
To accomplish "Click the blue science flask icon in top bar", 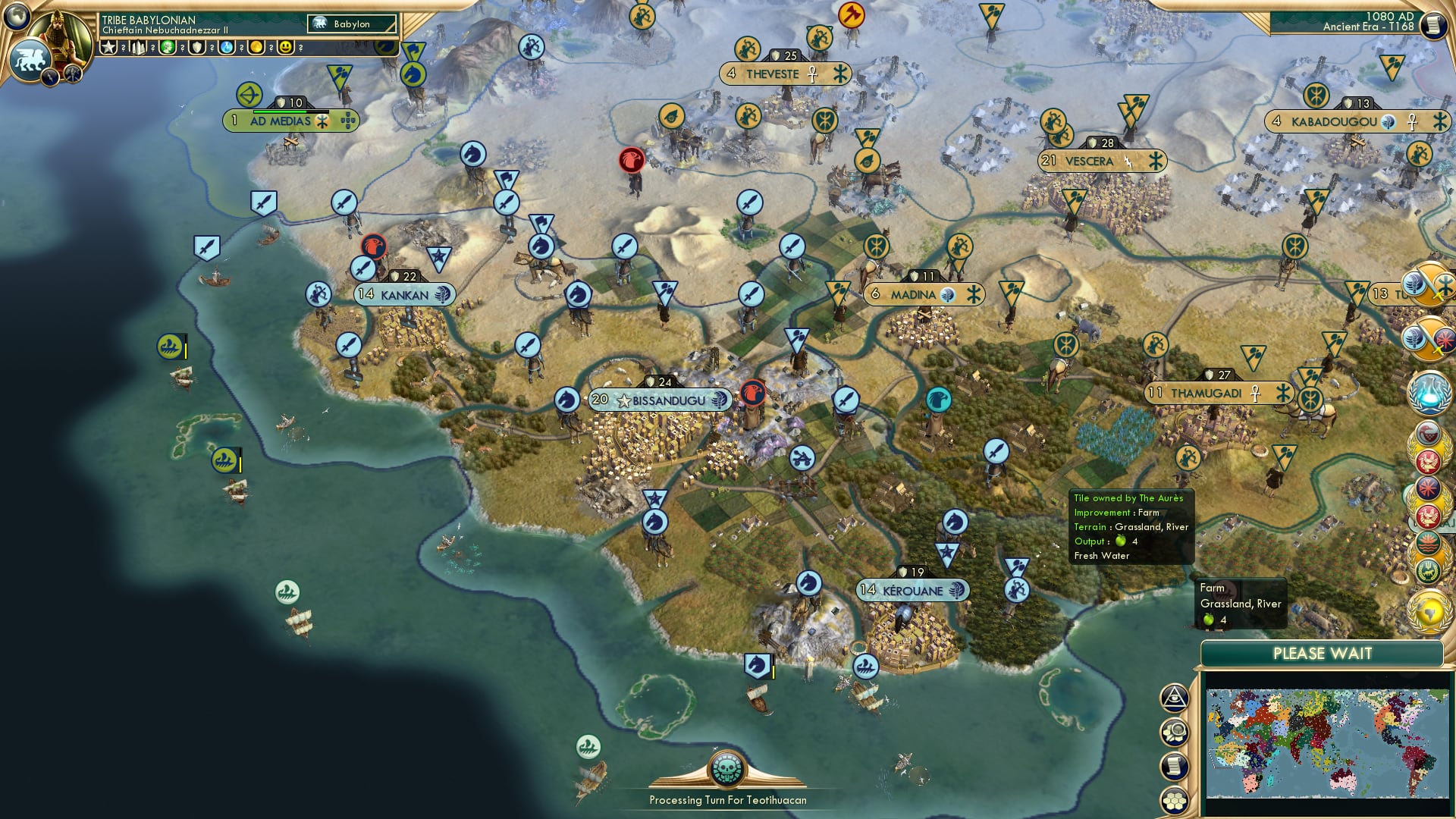I will (226, 47).
